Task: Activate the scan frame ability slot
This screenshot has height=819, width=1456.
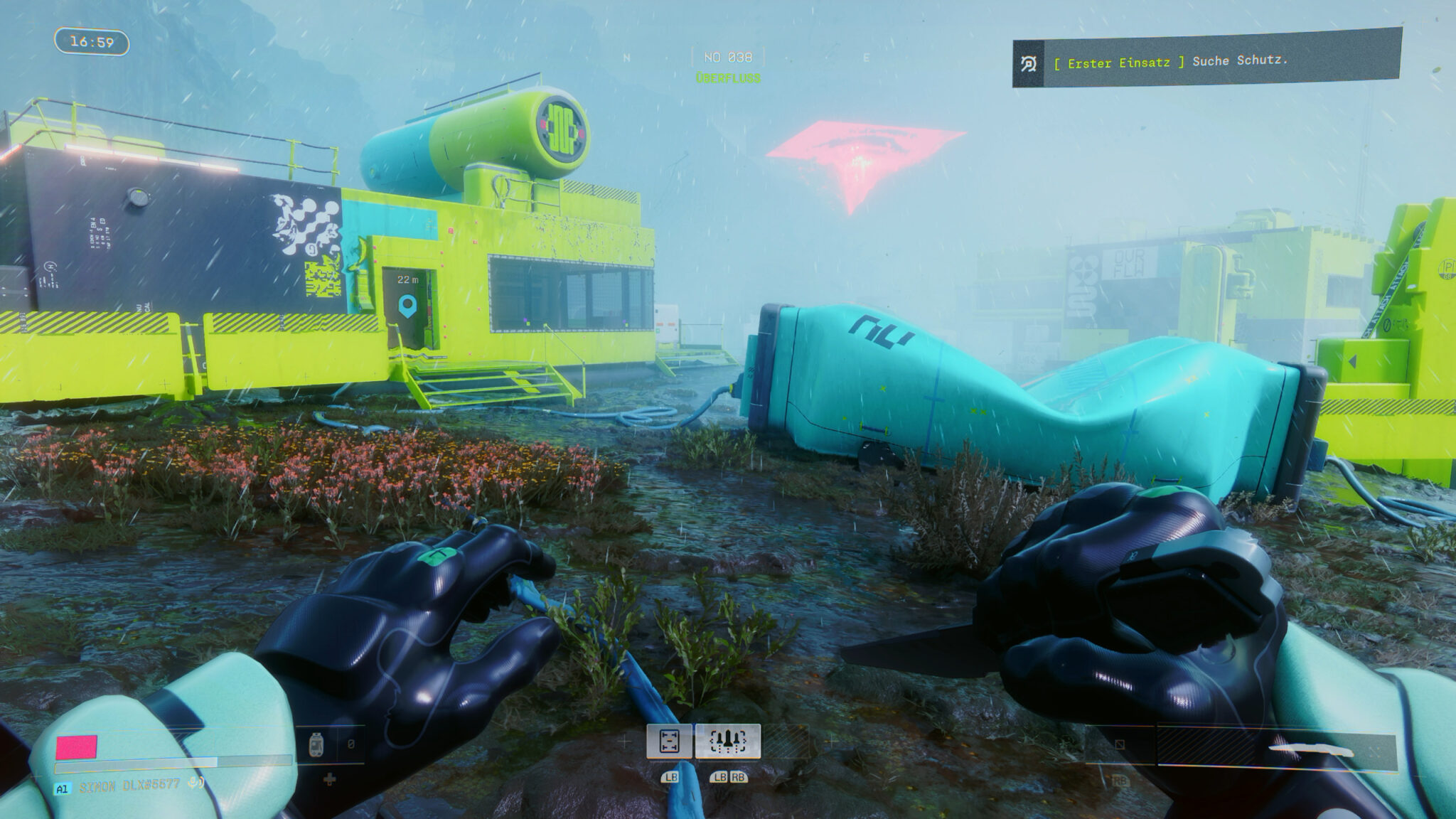Action: [669, 742]
